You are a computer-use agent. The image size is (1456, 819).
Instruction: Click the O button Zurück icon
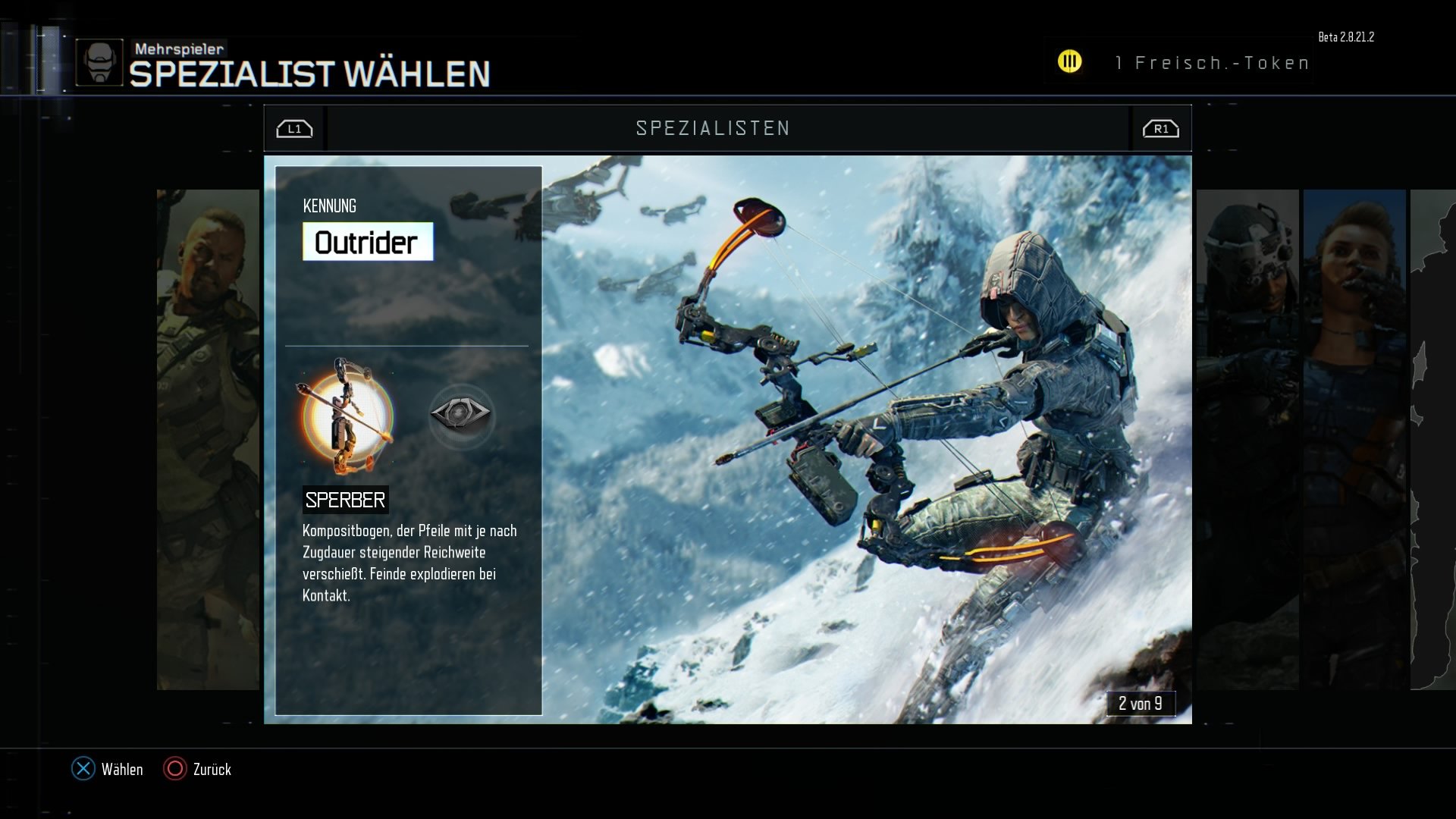point(175,769)
